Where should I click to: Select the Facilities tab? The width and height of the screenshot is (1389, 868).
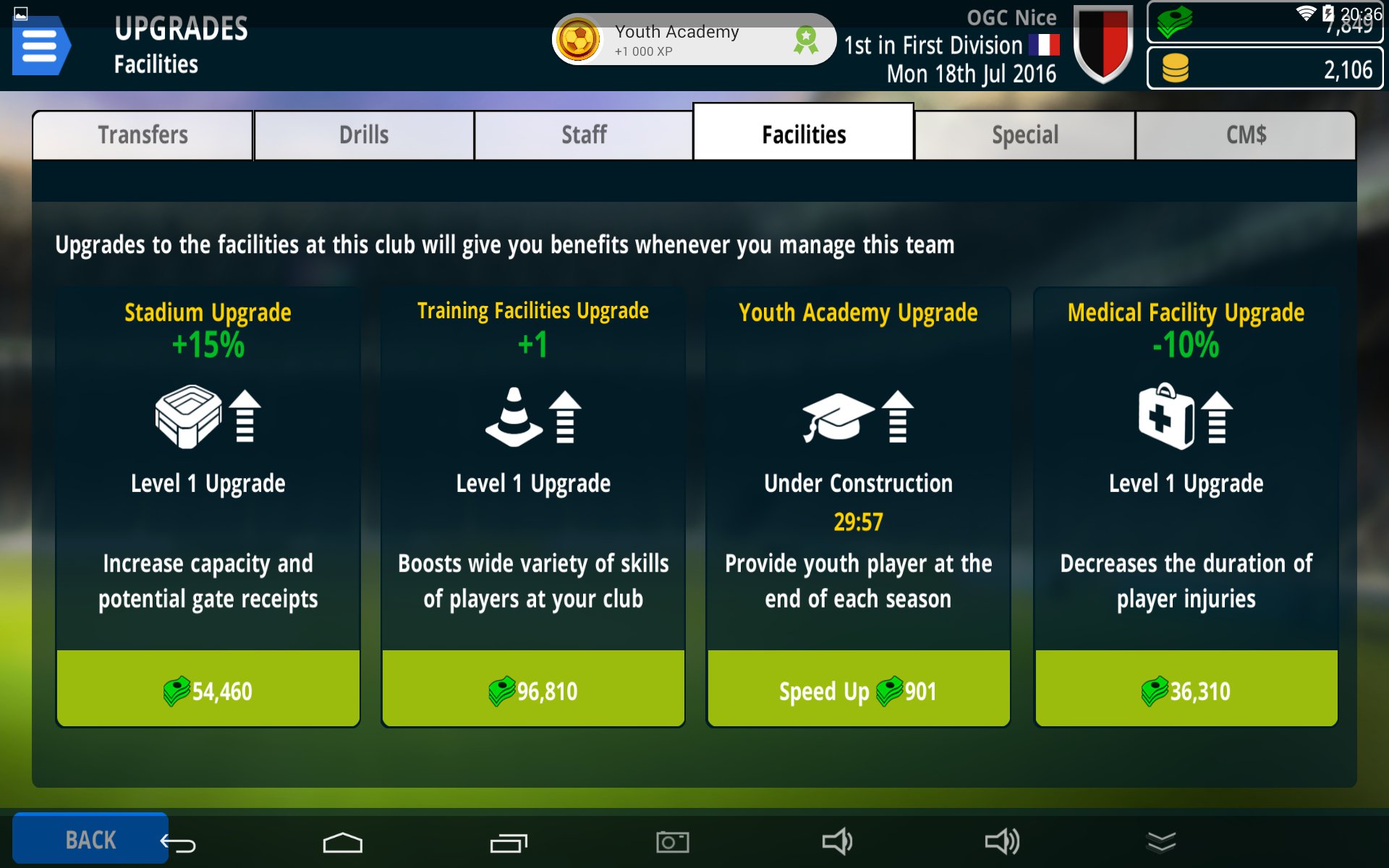click(x=803, y=135)
